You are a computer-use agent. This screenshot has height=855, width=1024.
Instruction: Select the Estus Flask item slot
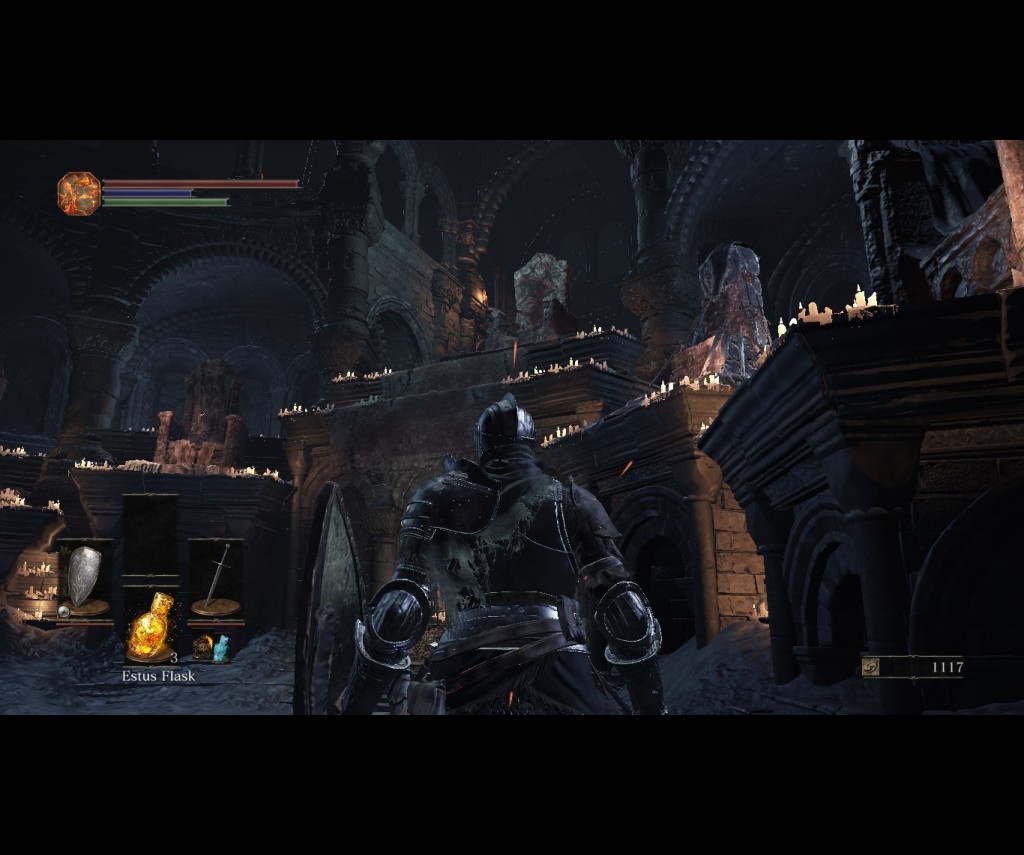[x=150, y=627]
